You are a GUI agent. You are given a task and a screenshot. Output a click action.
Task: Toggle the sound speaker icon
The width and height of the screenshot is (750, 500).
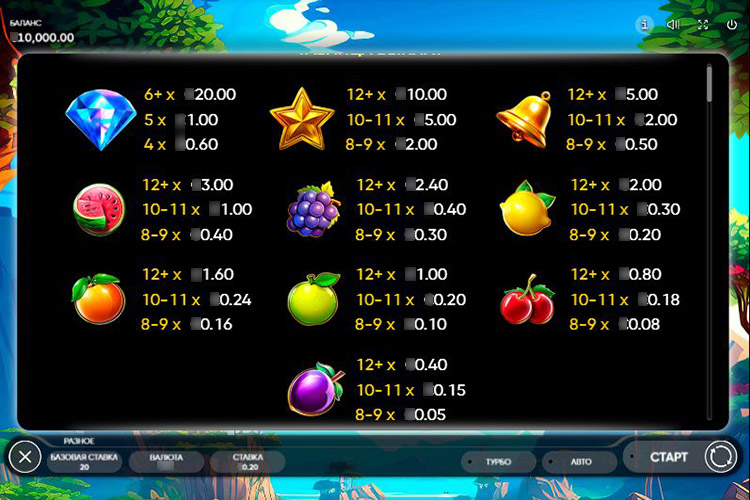(x=673, y=24)
